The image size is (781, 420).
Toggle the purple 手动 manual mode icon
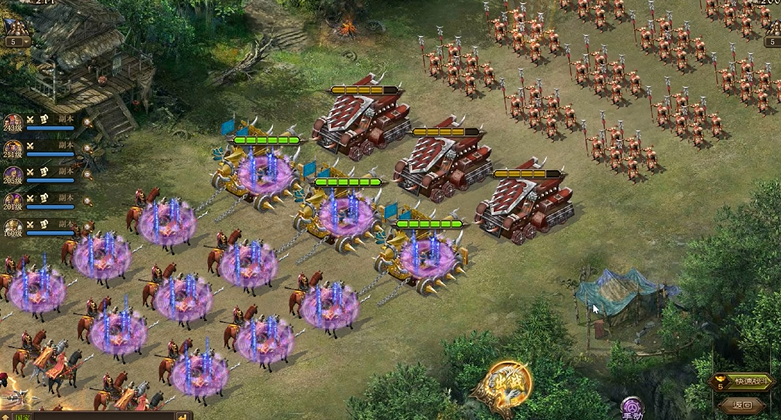(x=632, y=408)
